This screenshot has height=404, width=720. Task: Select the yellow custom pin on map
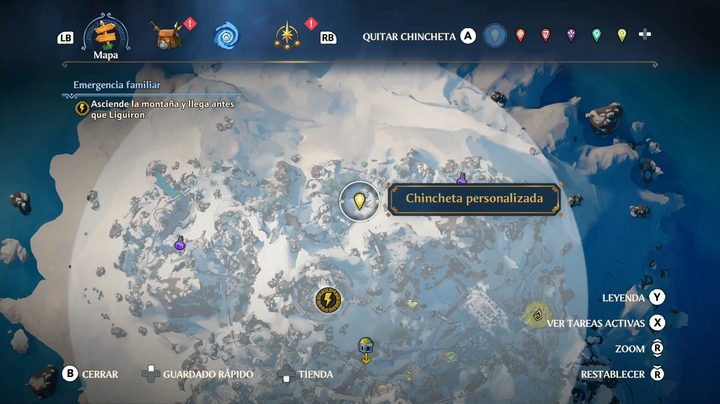[x=360, y=200]
